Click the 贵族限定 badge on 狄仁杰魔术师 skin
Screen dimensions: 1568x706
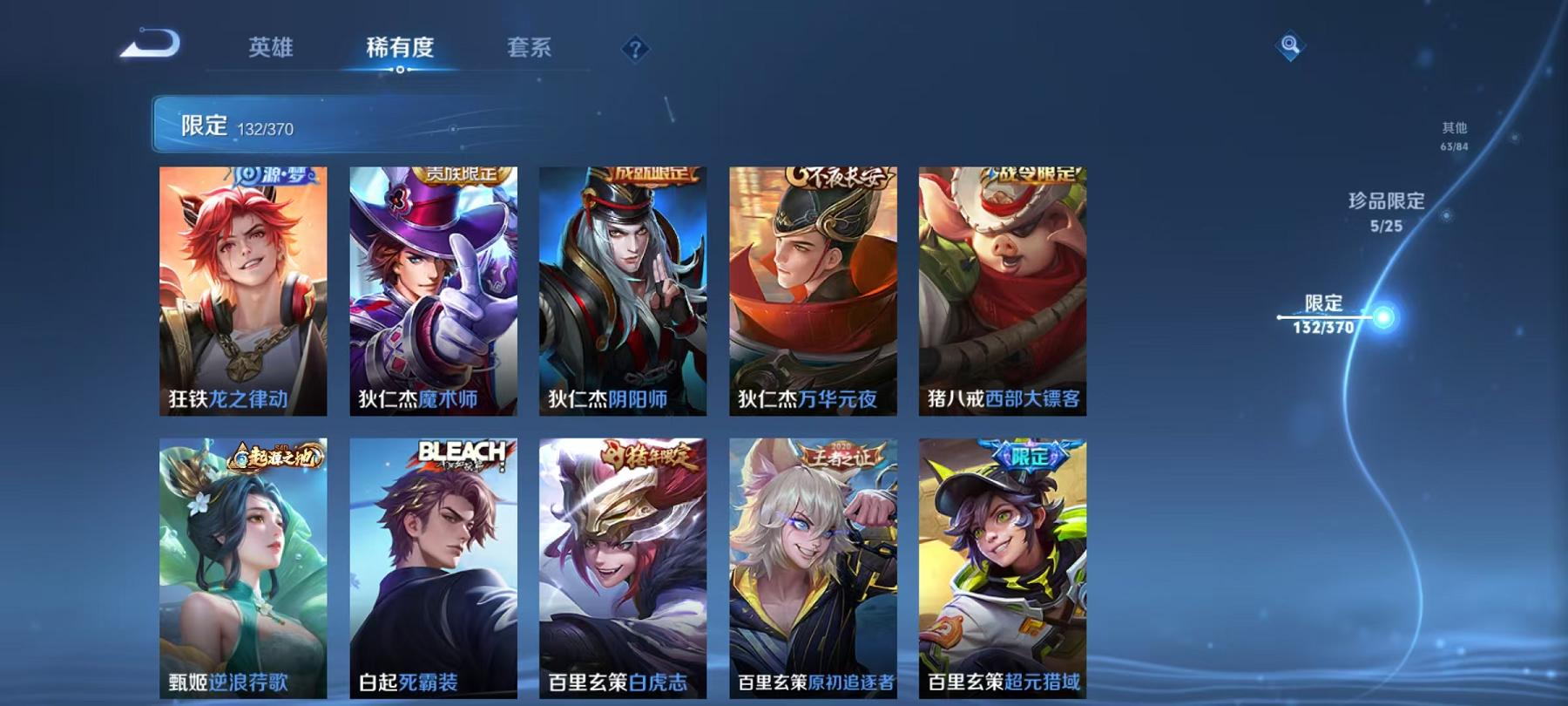coord(463,173)
